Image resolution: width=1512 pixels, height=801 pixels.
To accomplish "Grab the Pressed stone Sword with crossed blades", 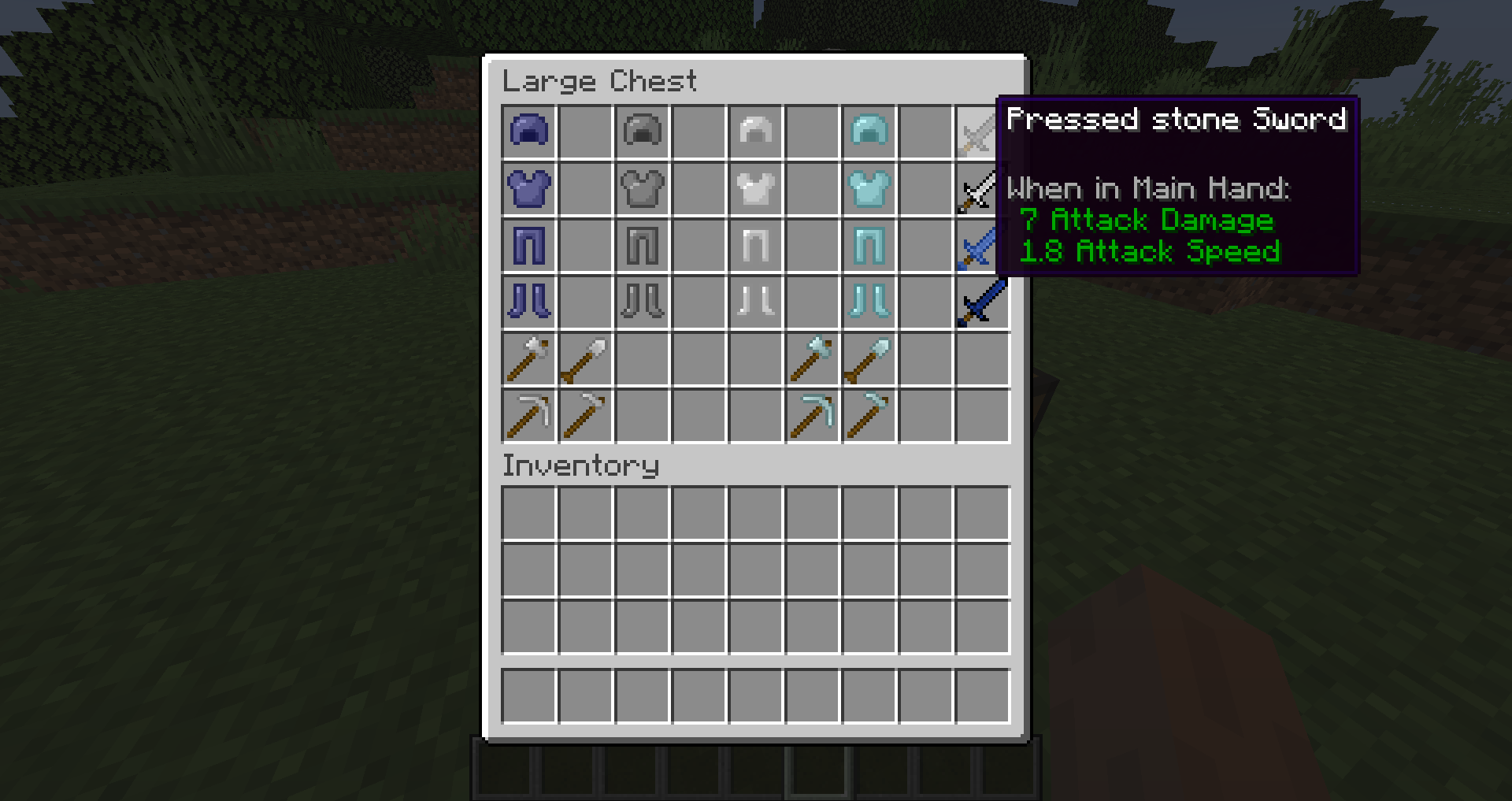I will 982,132.
